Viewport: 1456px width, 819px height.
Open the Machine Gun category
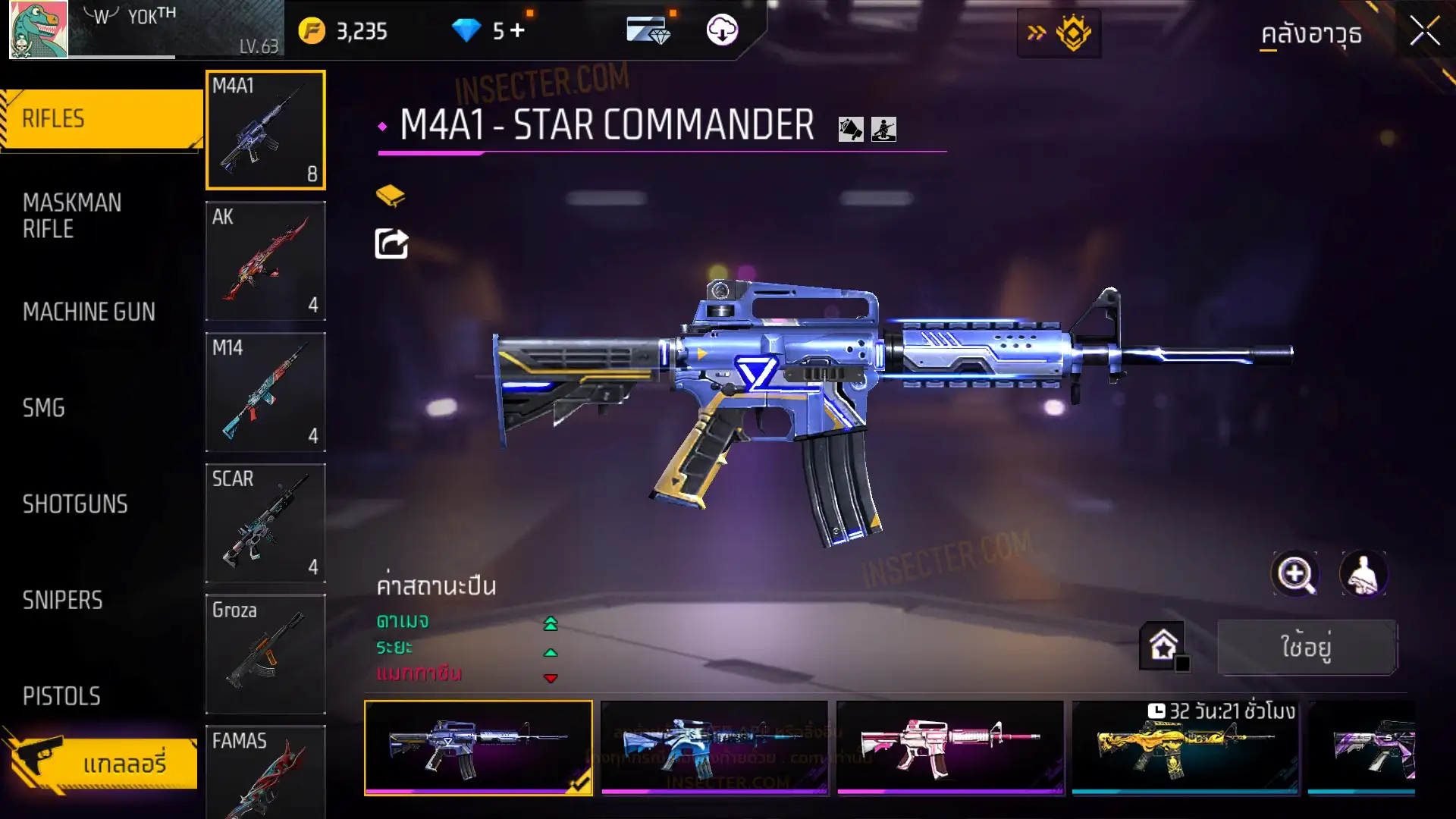pos(89,312)
